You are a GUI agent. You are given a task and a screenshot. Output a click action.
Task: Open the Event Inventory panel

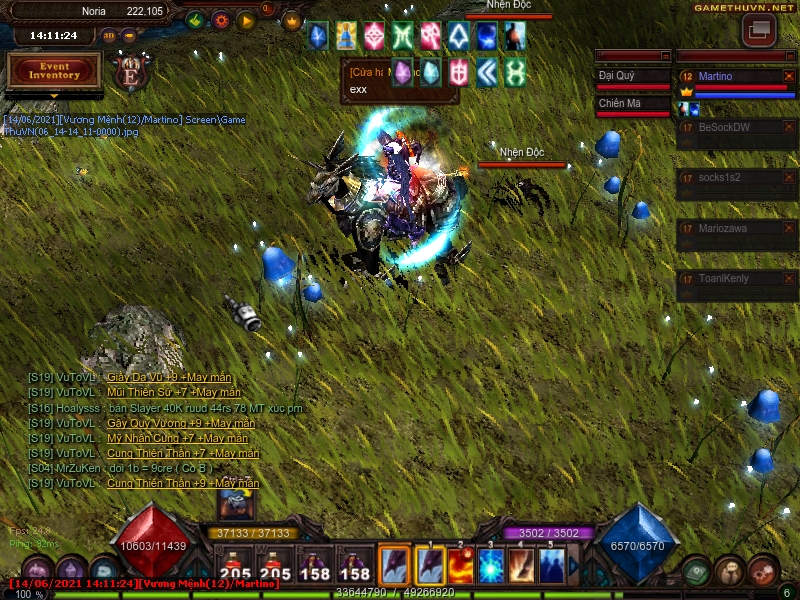coord(54,71)
